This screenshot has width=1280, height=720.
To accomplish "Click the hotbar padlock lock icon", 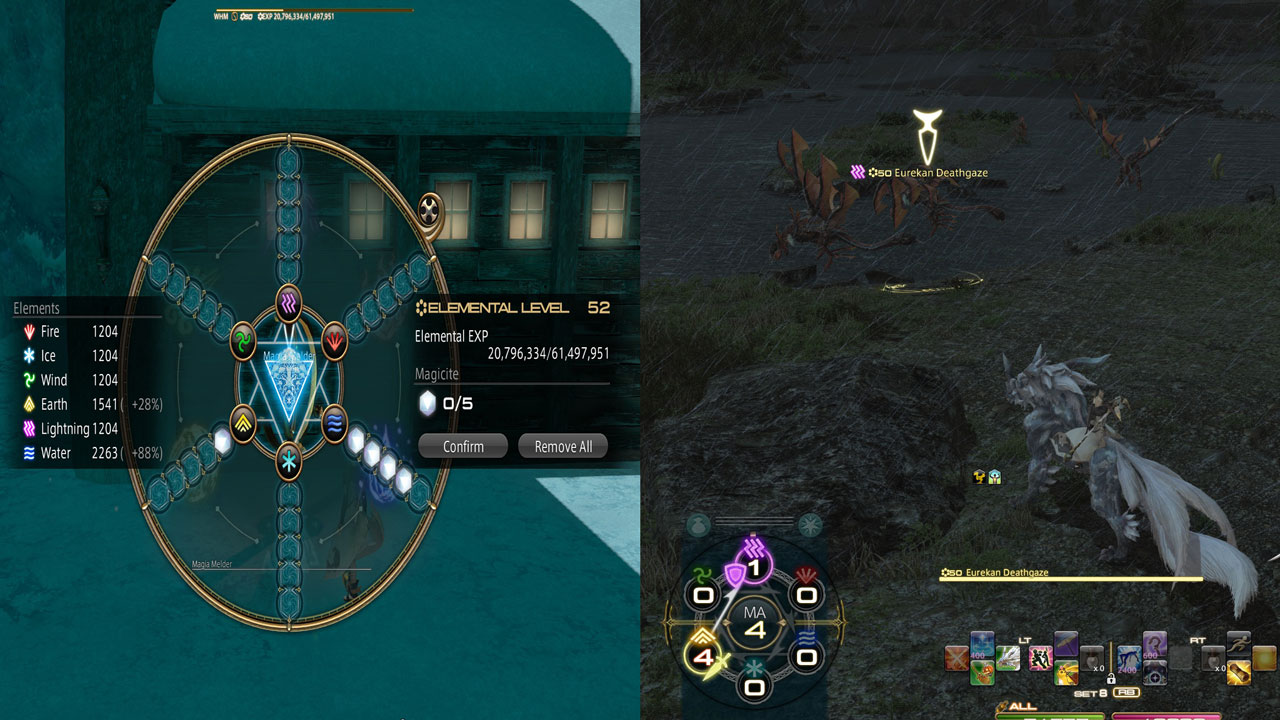I will pos(1111,678).
